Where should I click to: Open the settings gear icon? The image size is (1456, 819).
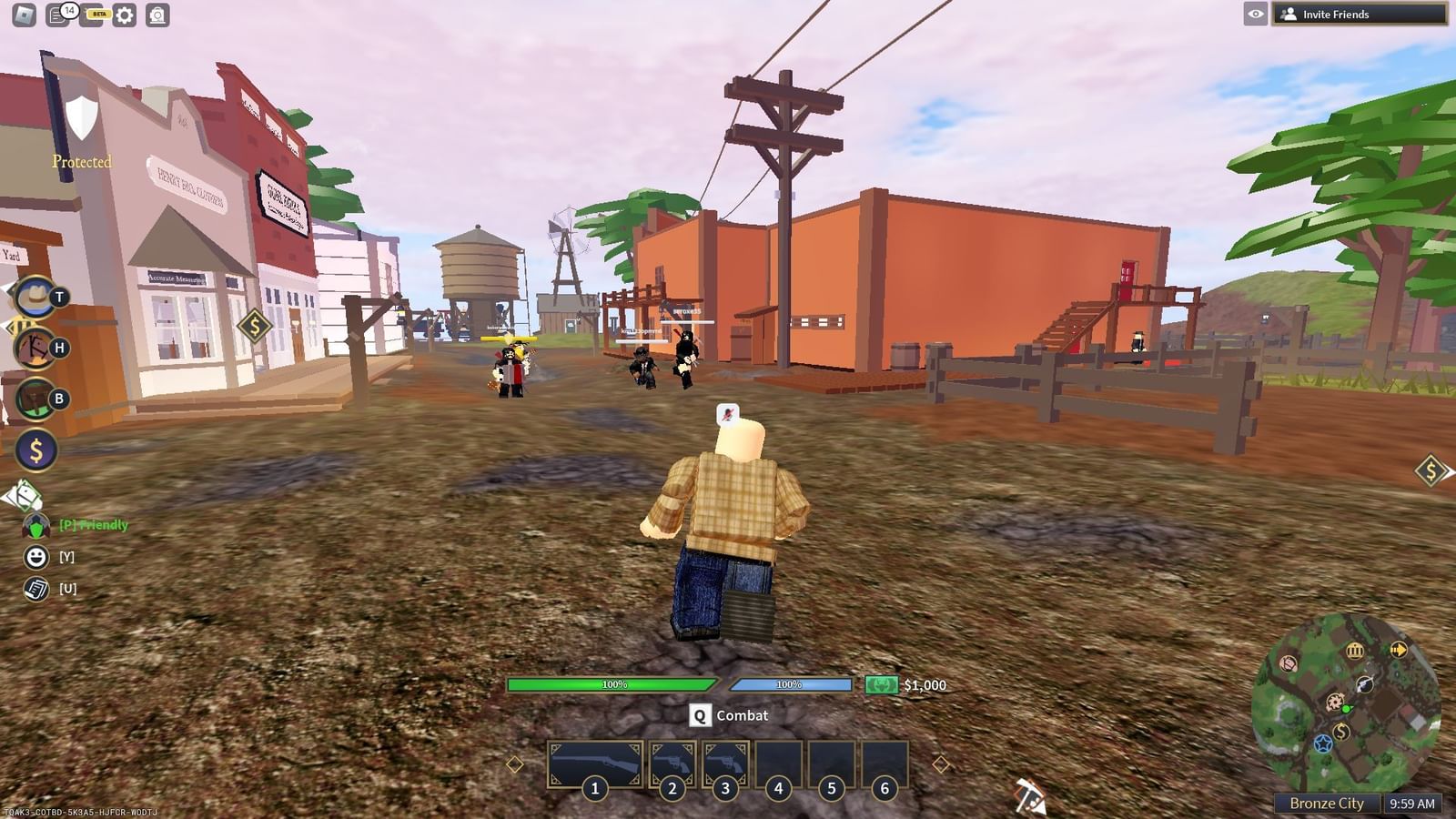pyautogui.click(x=123, y=14)
